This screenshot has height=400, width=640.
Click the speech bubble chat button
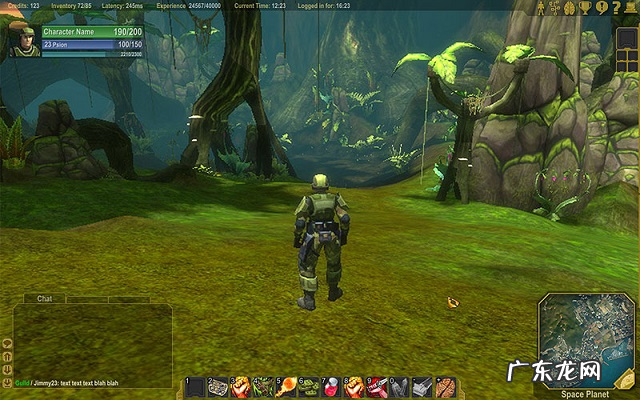(x=7, y=343)
